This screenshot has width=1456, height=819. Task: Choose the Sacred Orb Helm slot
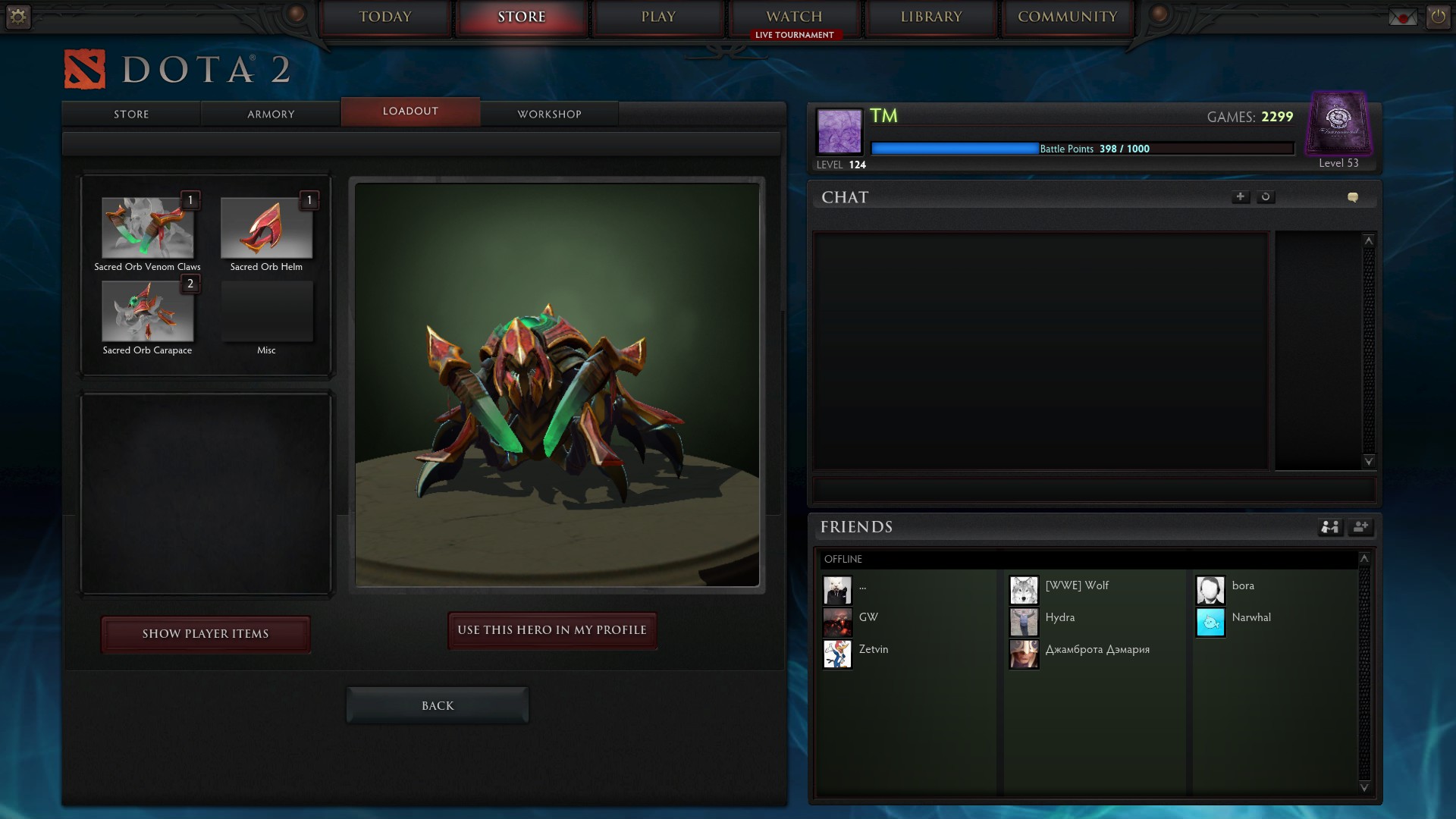[266, 228]
